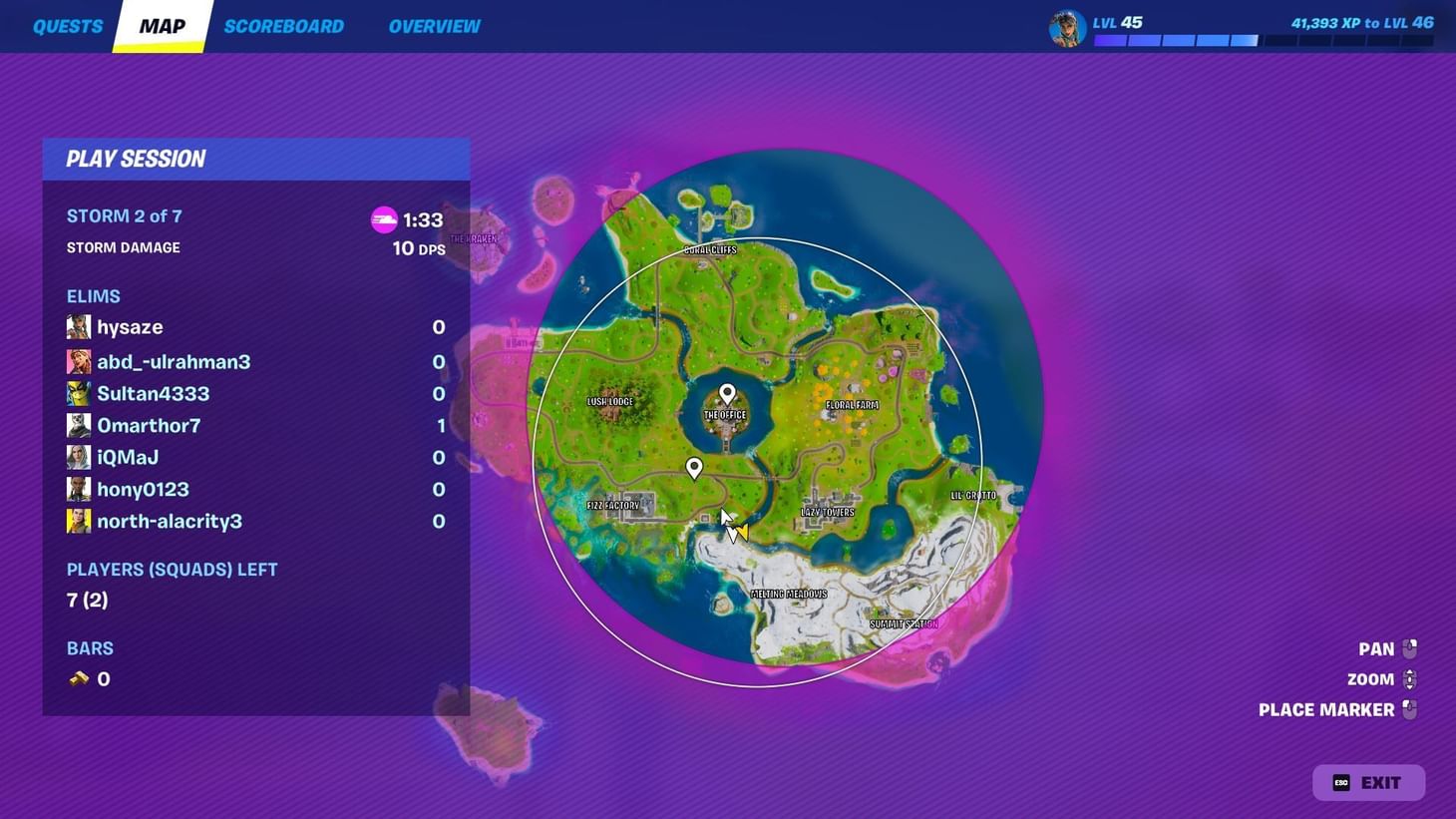Select the MAP tab

pos(161,26)
